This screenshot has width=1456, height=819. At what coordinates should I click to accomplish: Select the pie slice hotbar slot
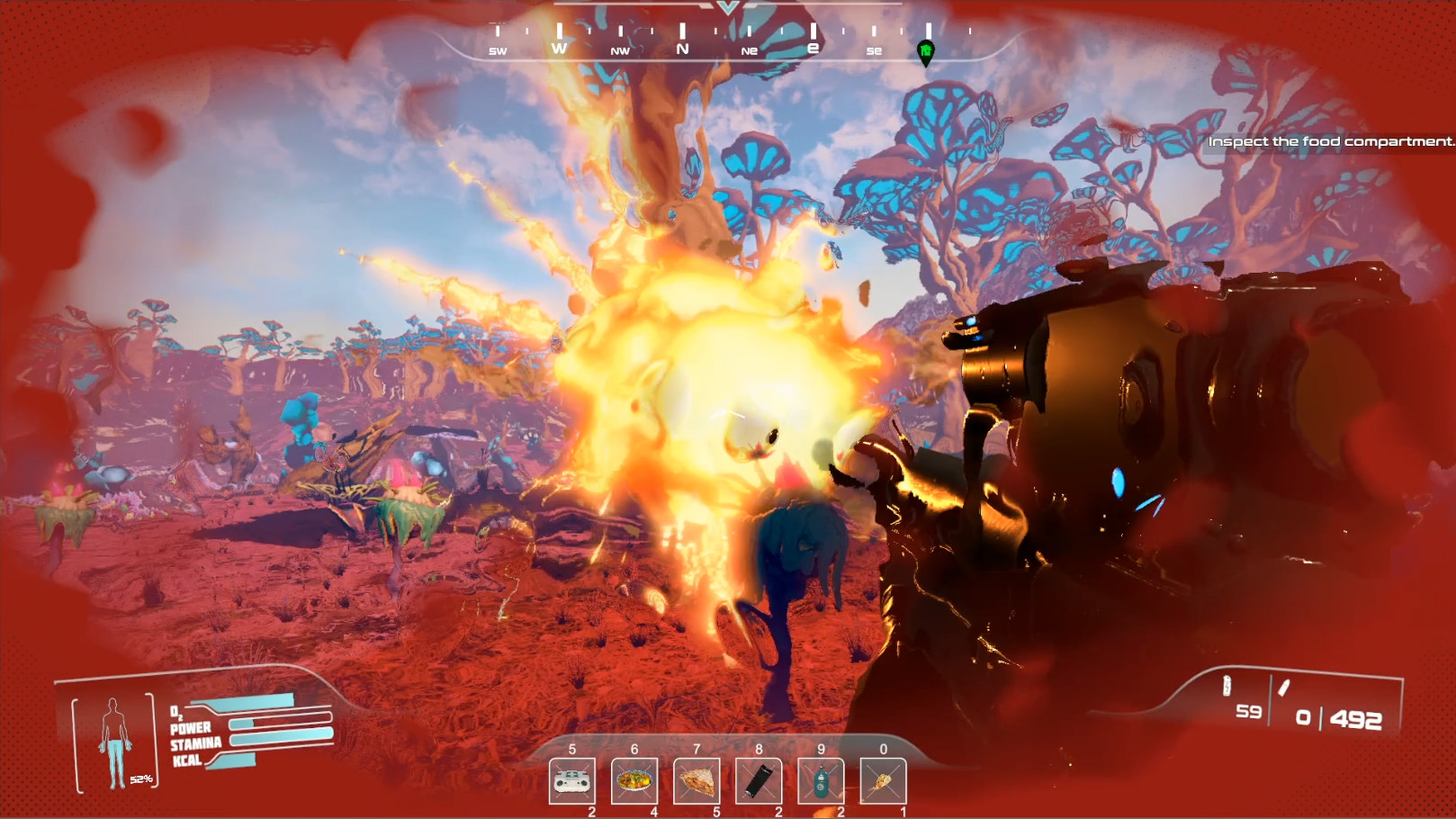click(x=697, y=780)
